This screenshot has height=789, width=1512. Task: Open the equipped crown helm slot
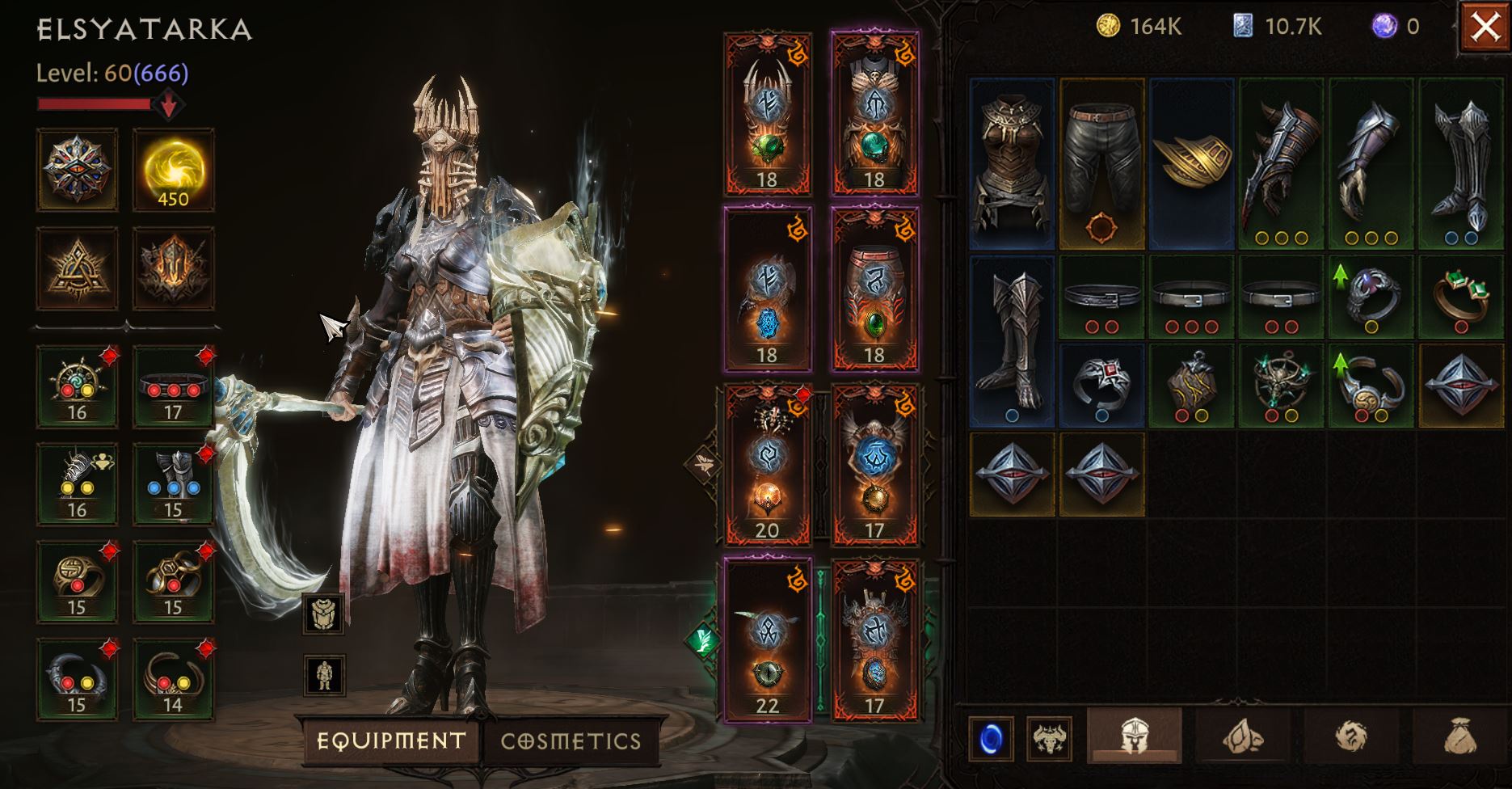[x=767, y=114]
